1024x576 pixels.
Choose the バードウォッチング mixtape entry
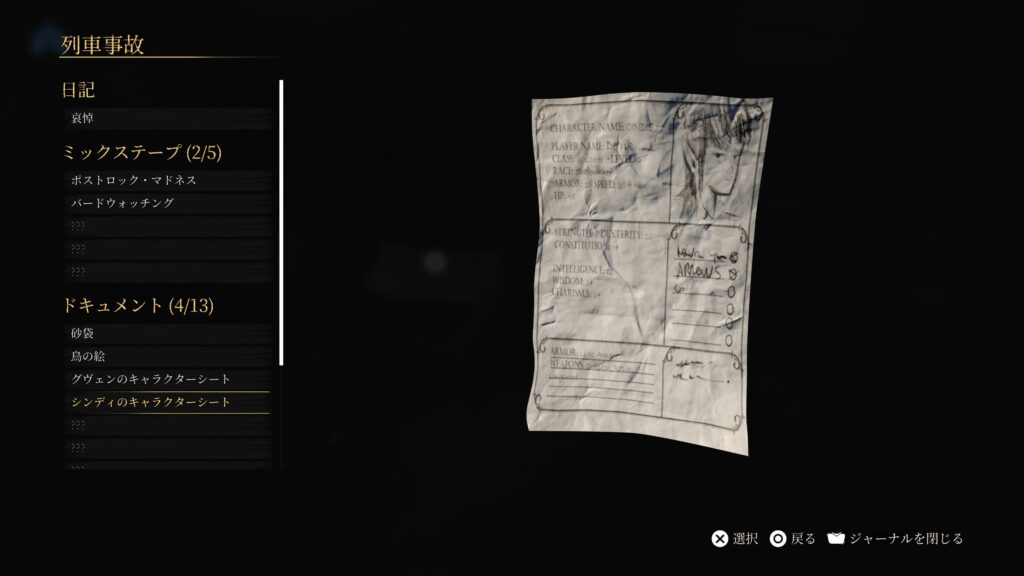click(165, 203)
